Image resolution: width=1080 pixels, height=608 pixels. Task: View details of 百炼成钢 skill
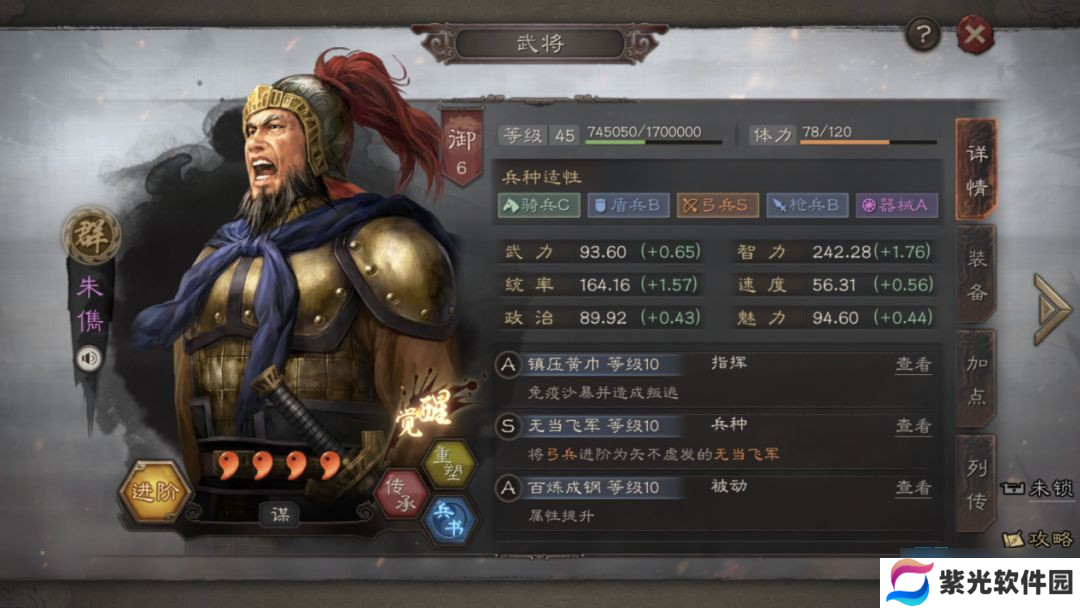click(x=912, y=487)
